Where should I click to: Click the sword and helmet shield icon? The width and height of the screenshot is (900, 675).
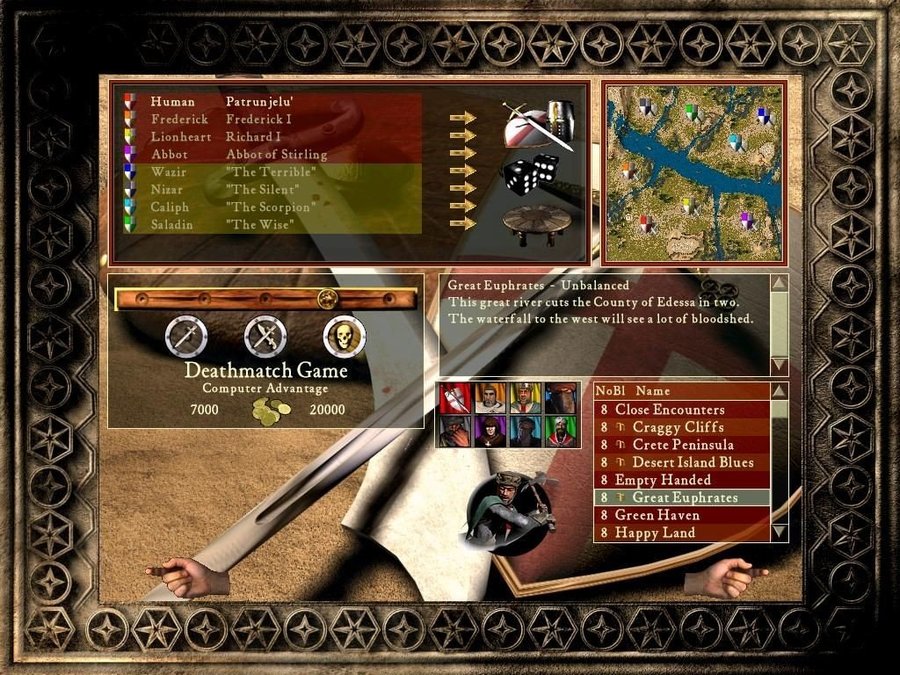click(538, 125)
